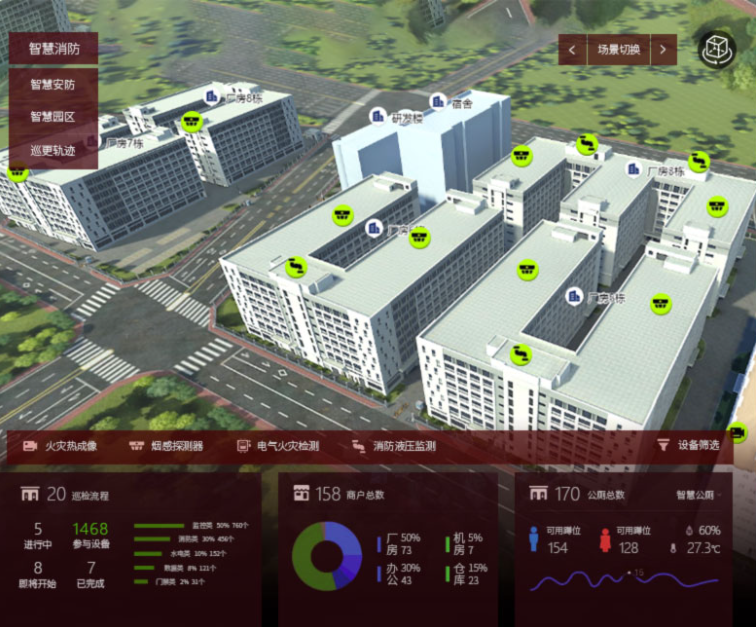Toggle the 3D cube view icon
Screen dimensions: 756x627
[x=716, y=50]
